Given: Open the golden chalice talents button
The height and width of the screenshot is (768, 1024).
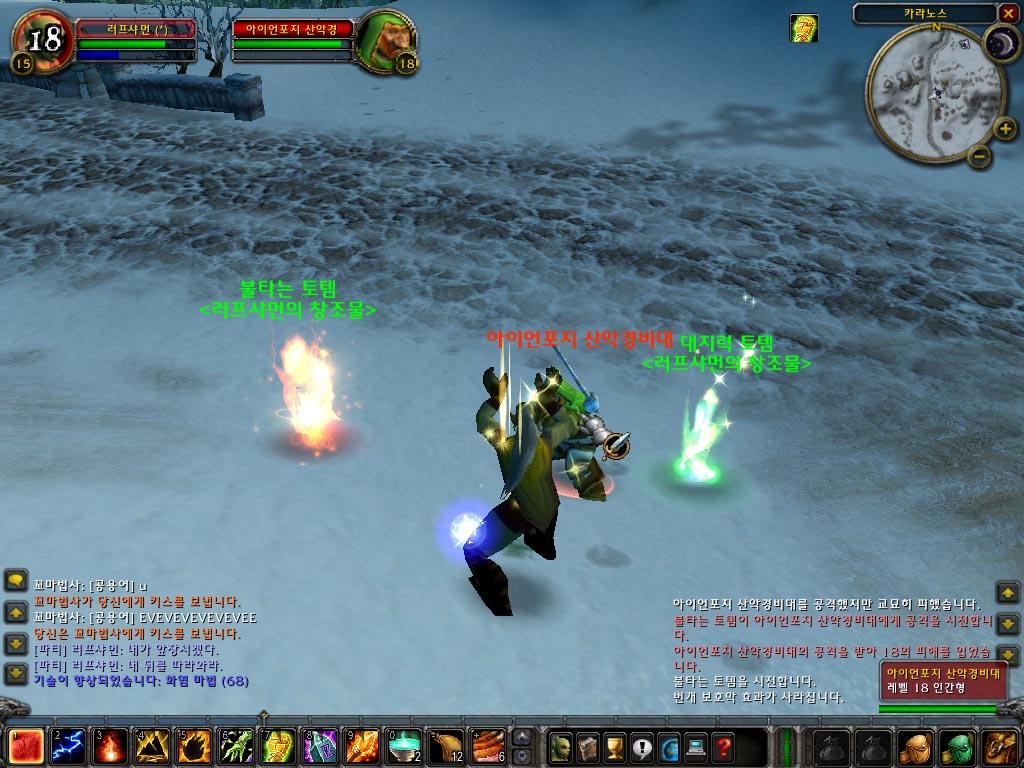Looking at the screenshot, I should tap(615, 746).
